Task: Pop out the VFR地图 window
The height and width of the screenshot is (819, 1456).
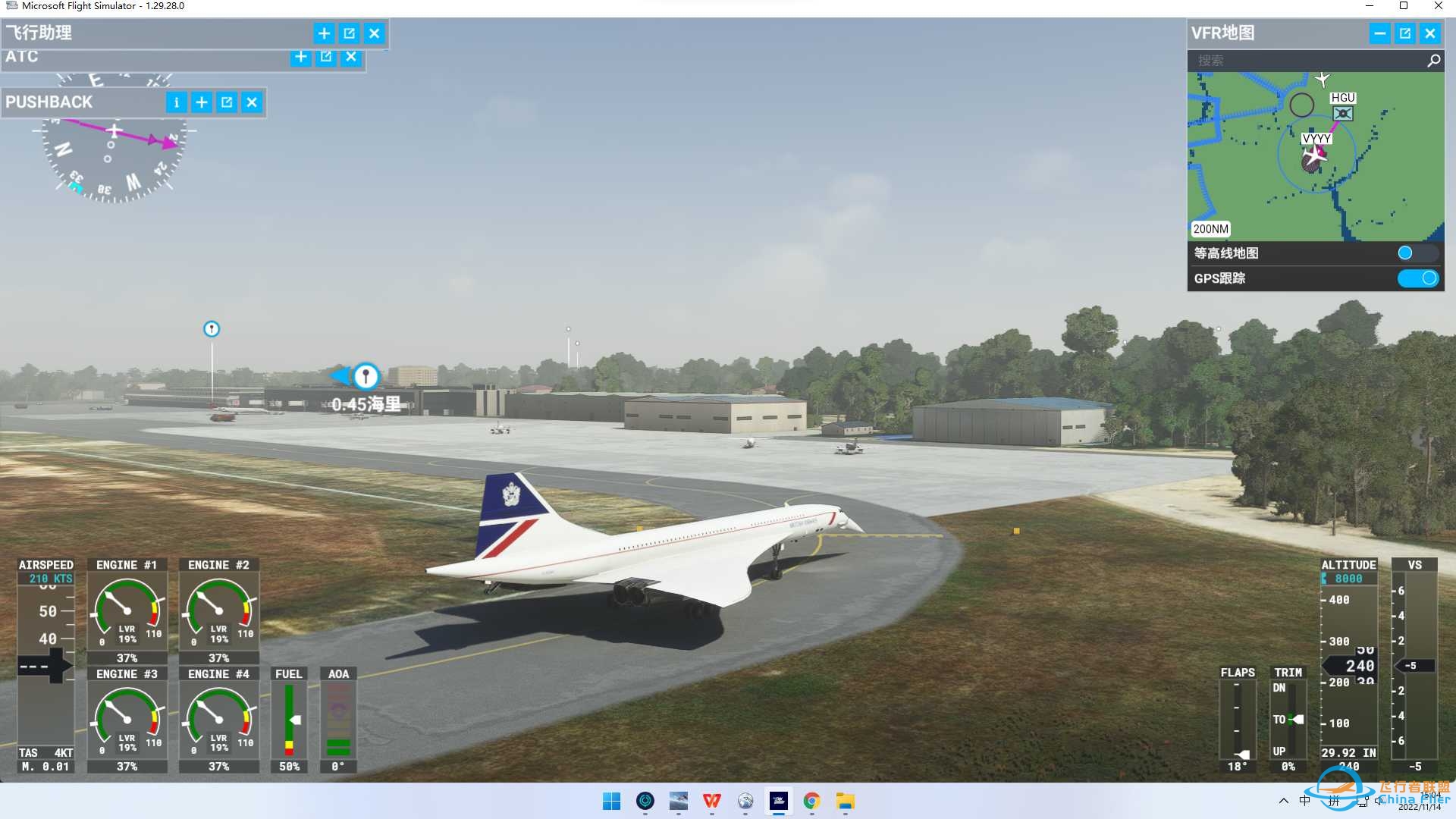Action: click(x=1404, y=33)
